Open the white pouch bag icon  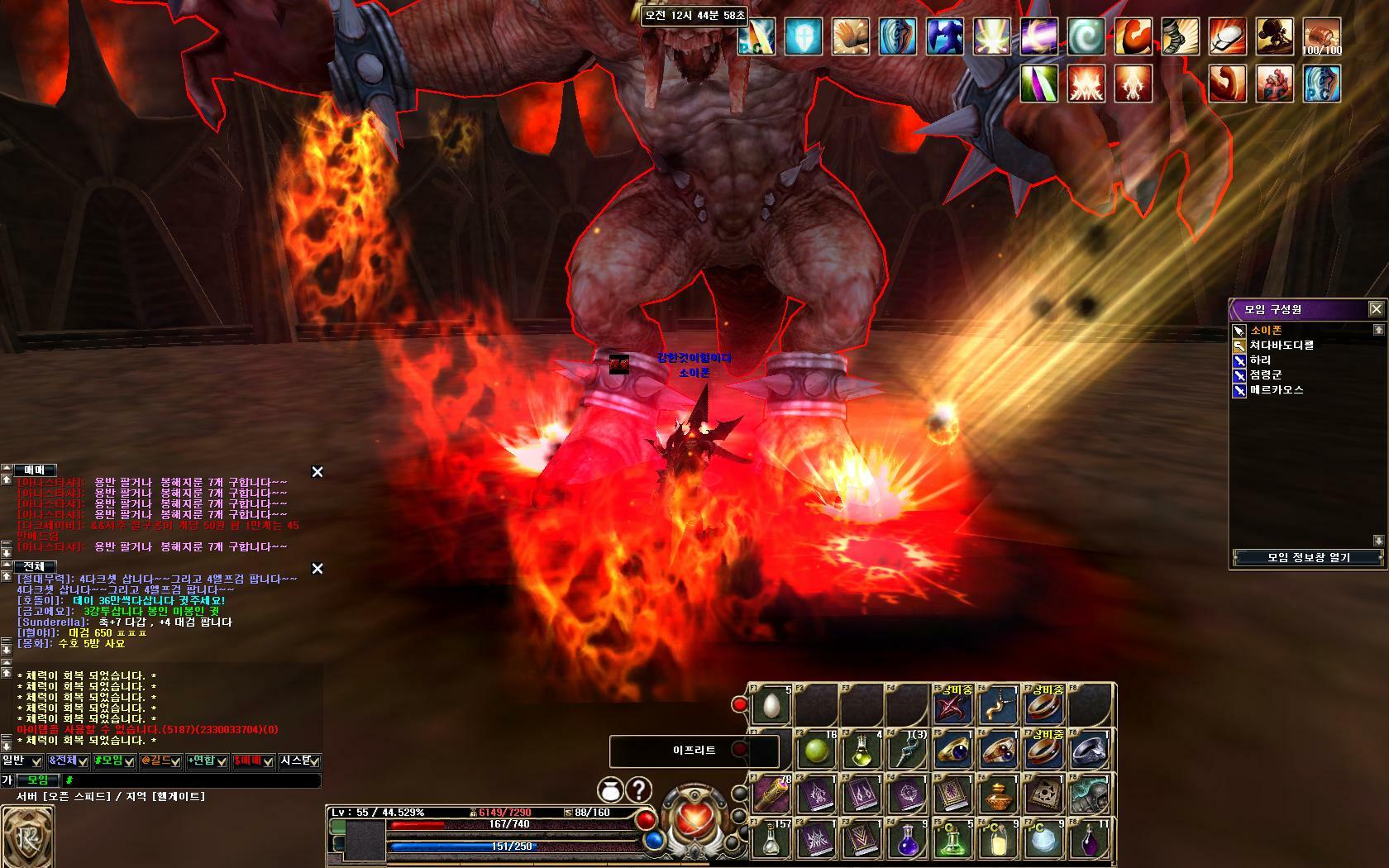click(x=610, y=791)
